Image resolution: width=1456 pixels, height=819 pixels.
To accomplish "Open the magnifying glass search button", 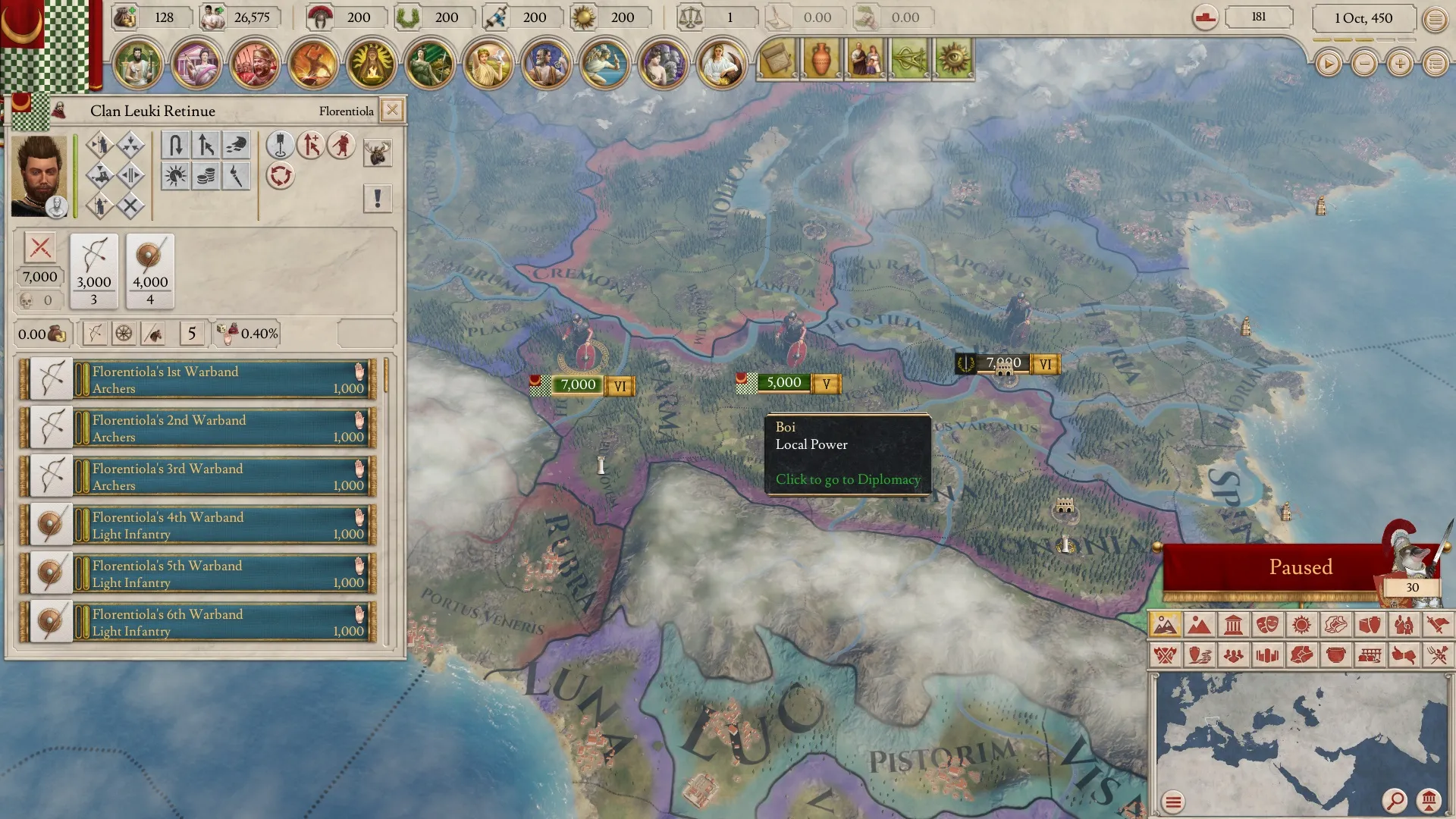I will pos(1394,800).
